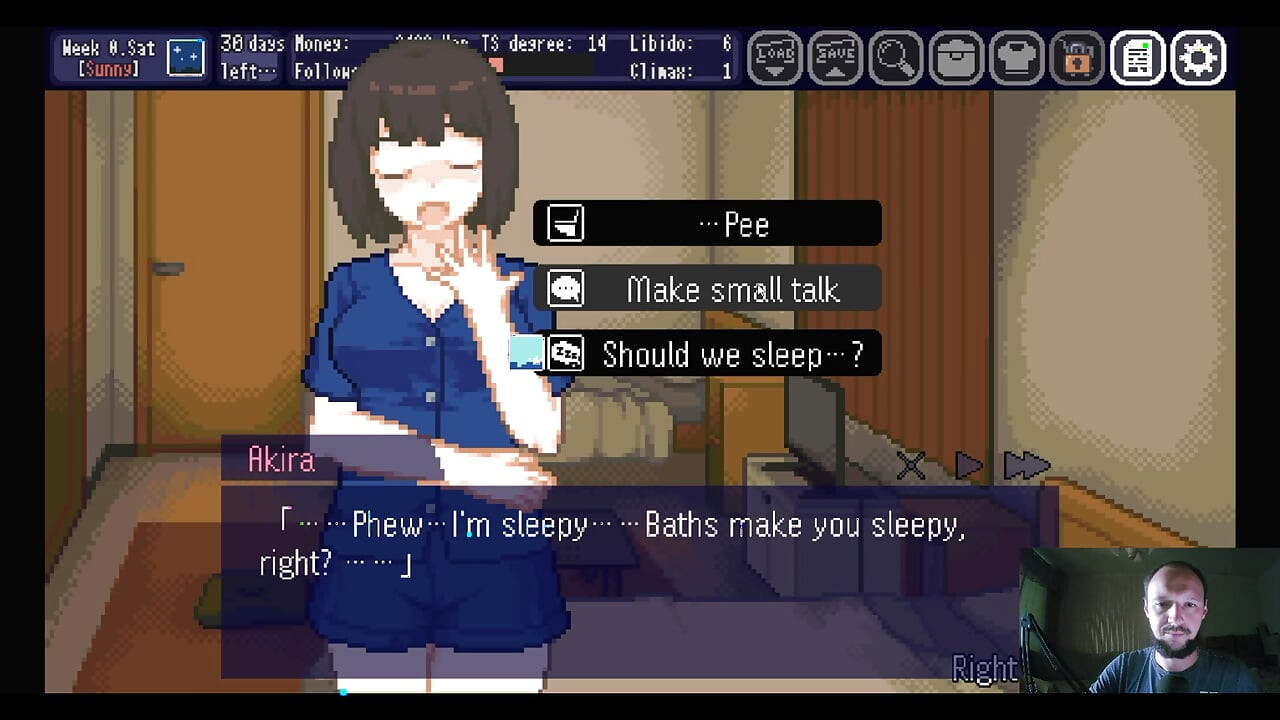1280x720 pixels.
Task: Click the sunny weather calendar icon
Action: [186, 58]
